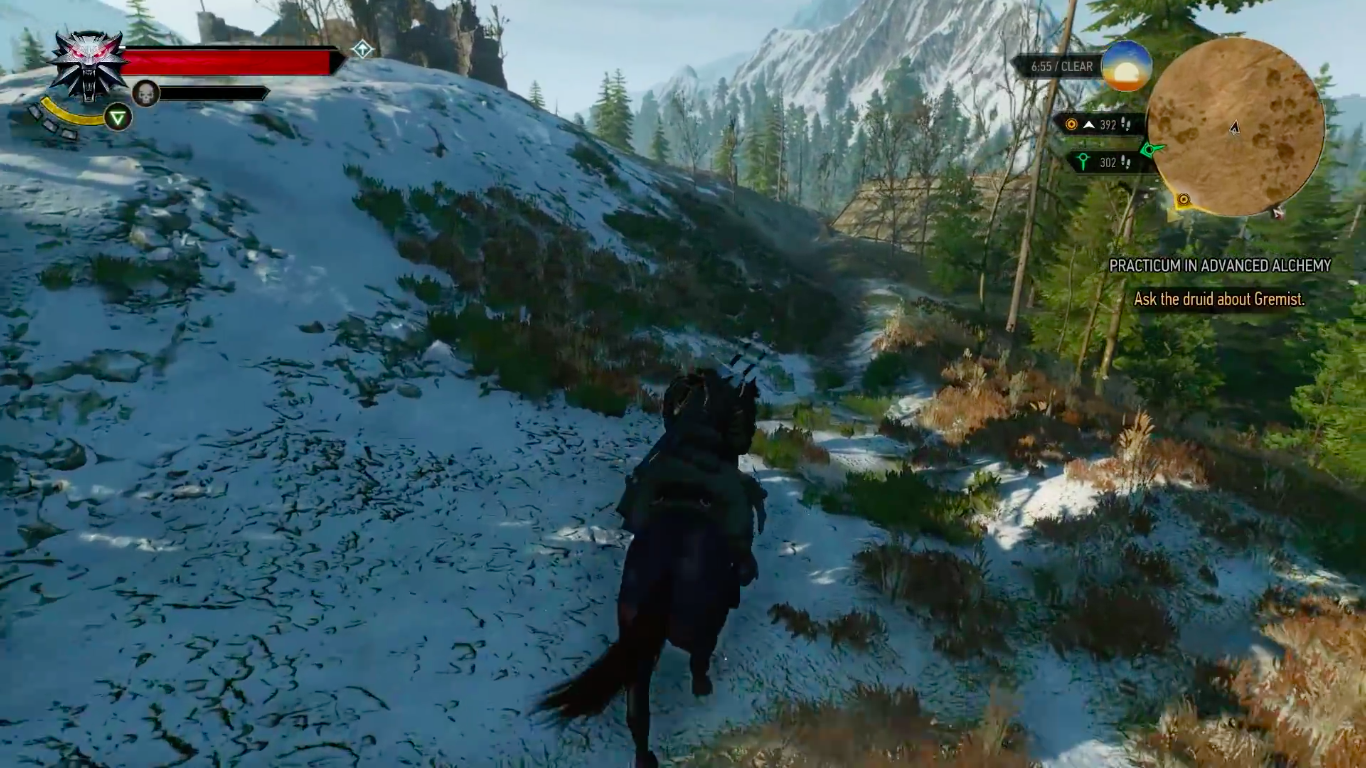Click the objective "Ask the druid about Gremist"
The width and height of the screenshot is (1366, 768).
click(x=1218, y=299)
